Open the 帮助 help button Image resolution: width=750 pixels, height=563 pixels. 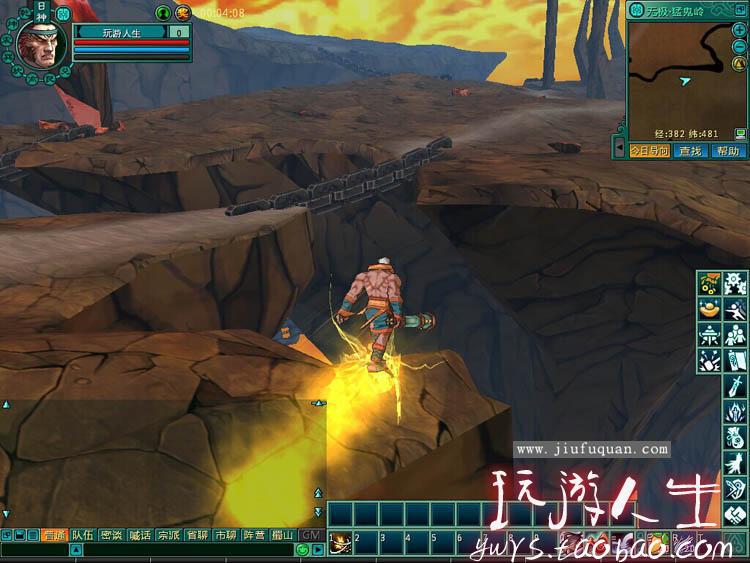coord(727,151)
